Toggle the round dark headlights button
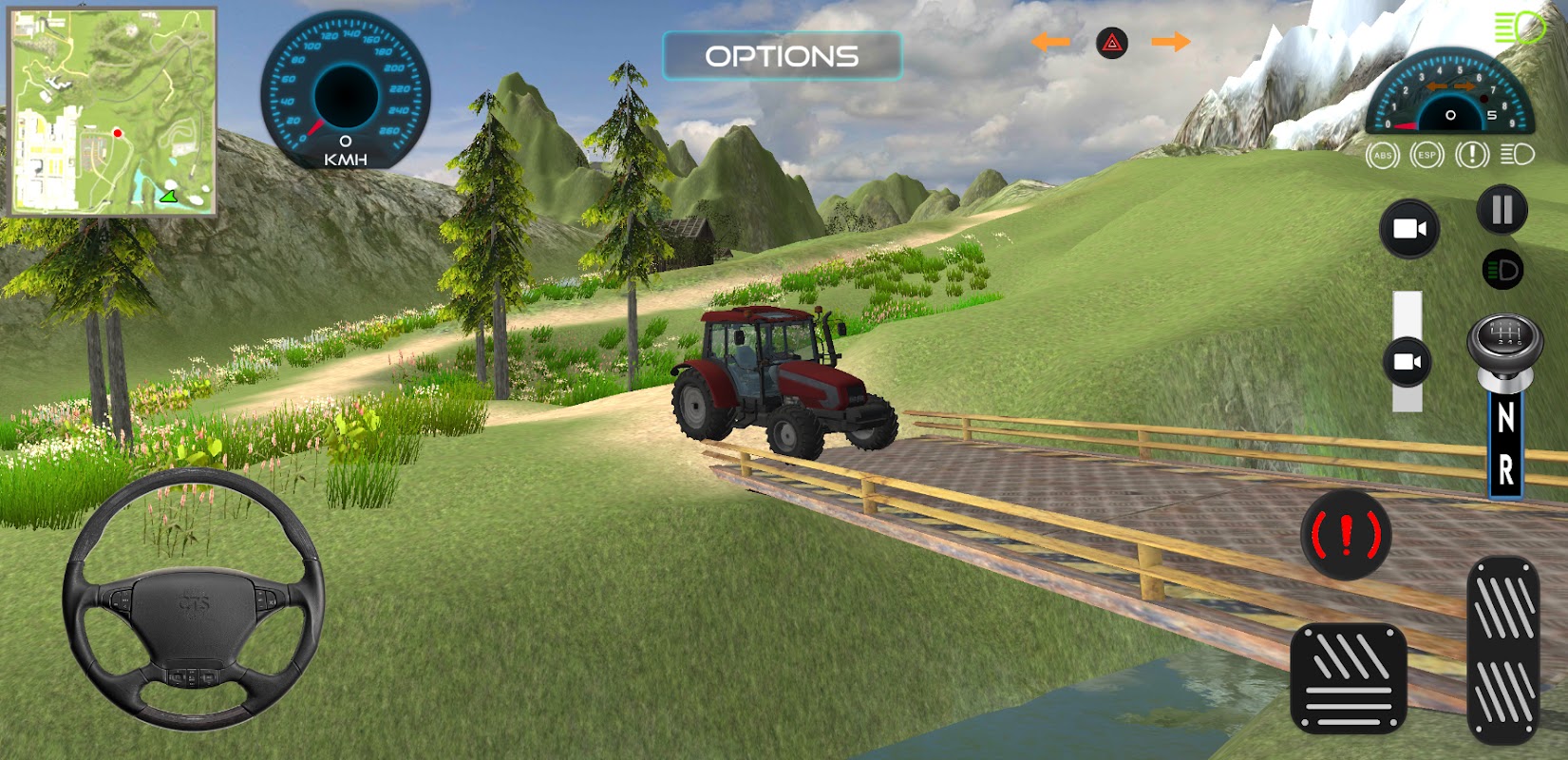The height and width of the screenshot is (760, 1568). 1502,271
